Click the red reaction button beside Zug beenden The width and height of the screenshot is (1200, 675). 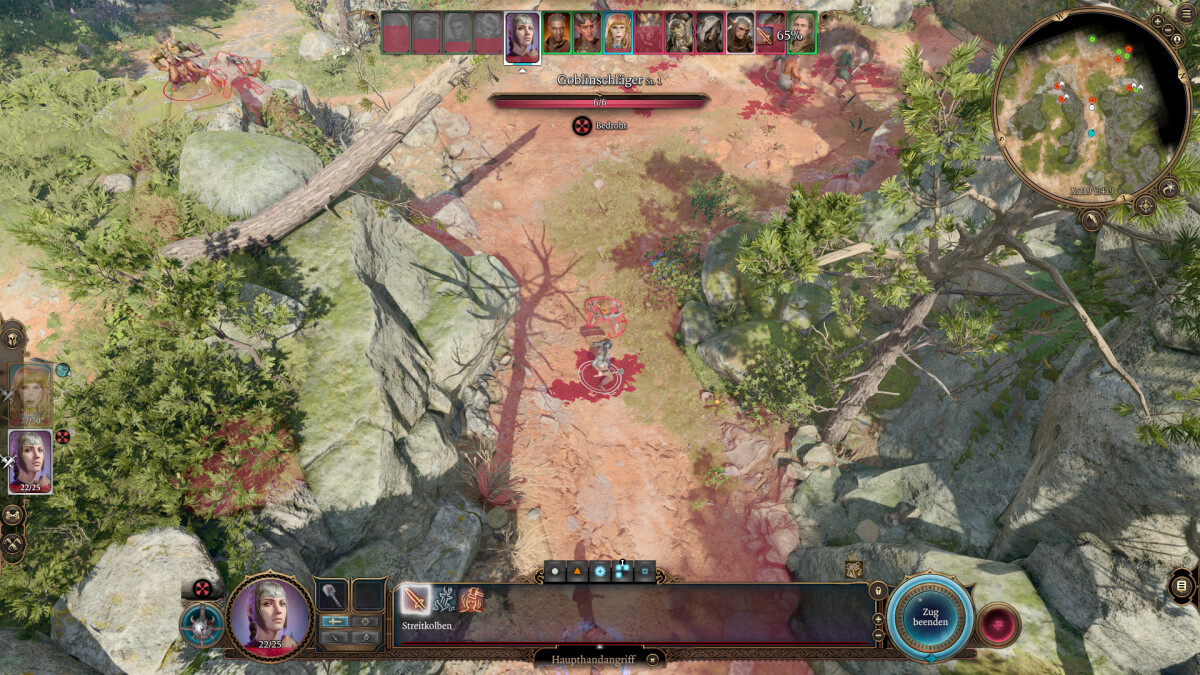click(x=998, y=625)
